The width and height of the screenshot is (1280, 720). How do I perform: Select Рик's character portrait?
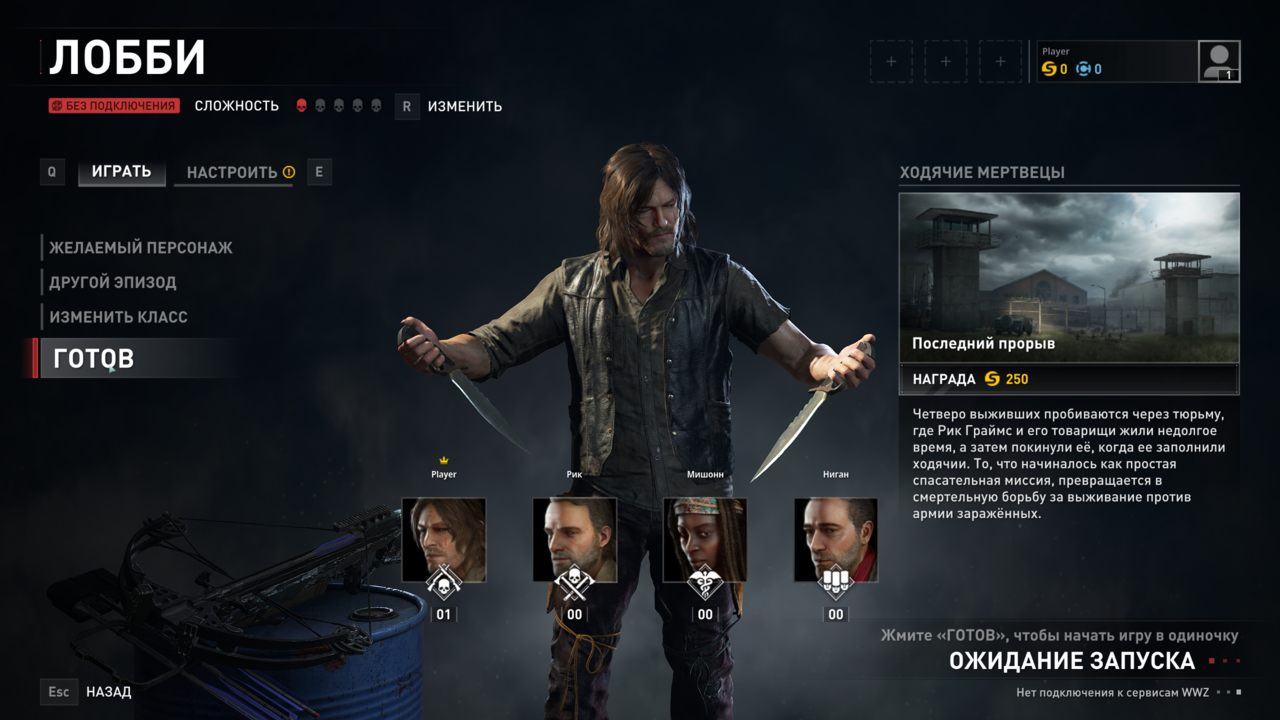click(574, 540)
